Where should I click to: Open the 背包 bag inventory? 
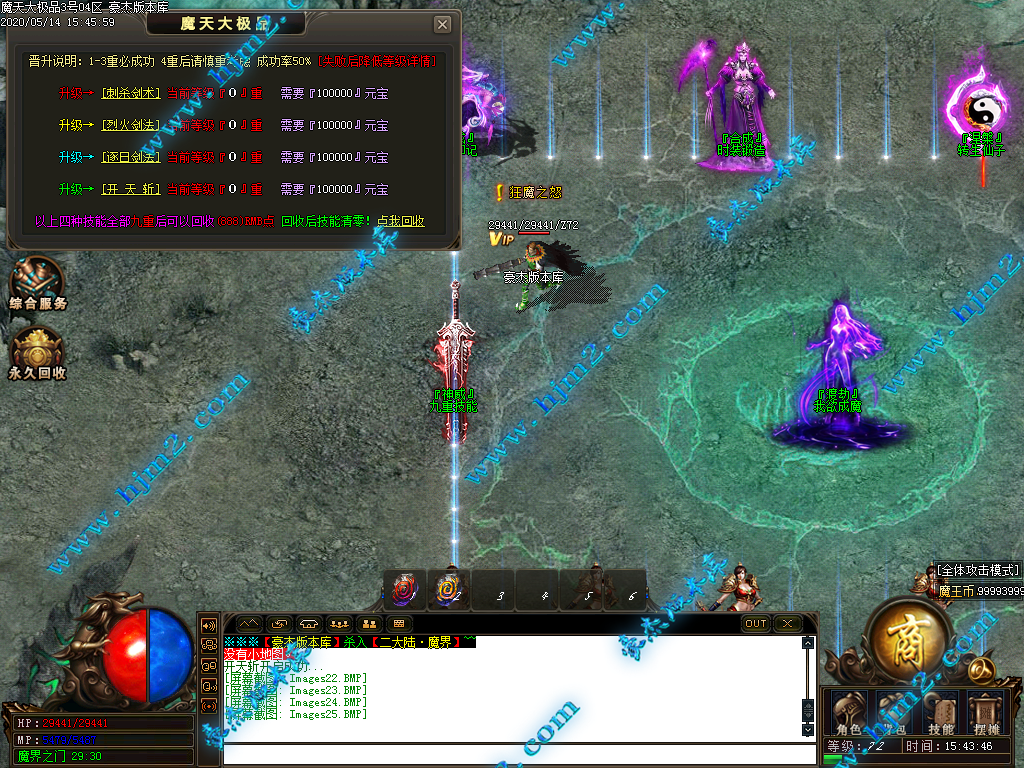pyautogui.click(x=895, y=712)
